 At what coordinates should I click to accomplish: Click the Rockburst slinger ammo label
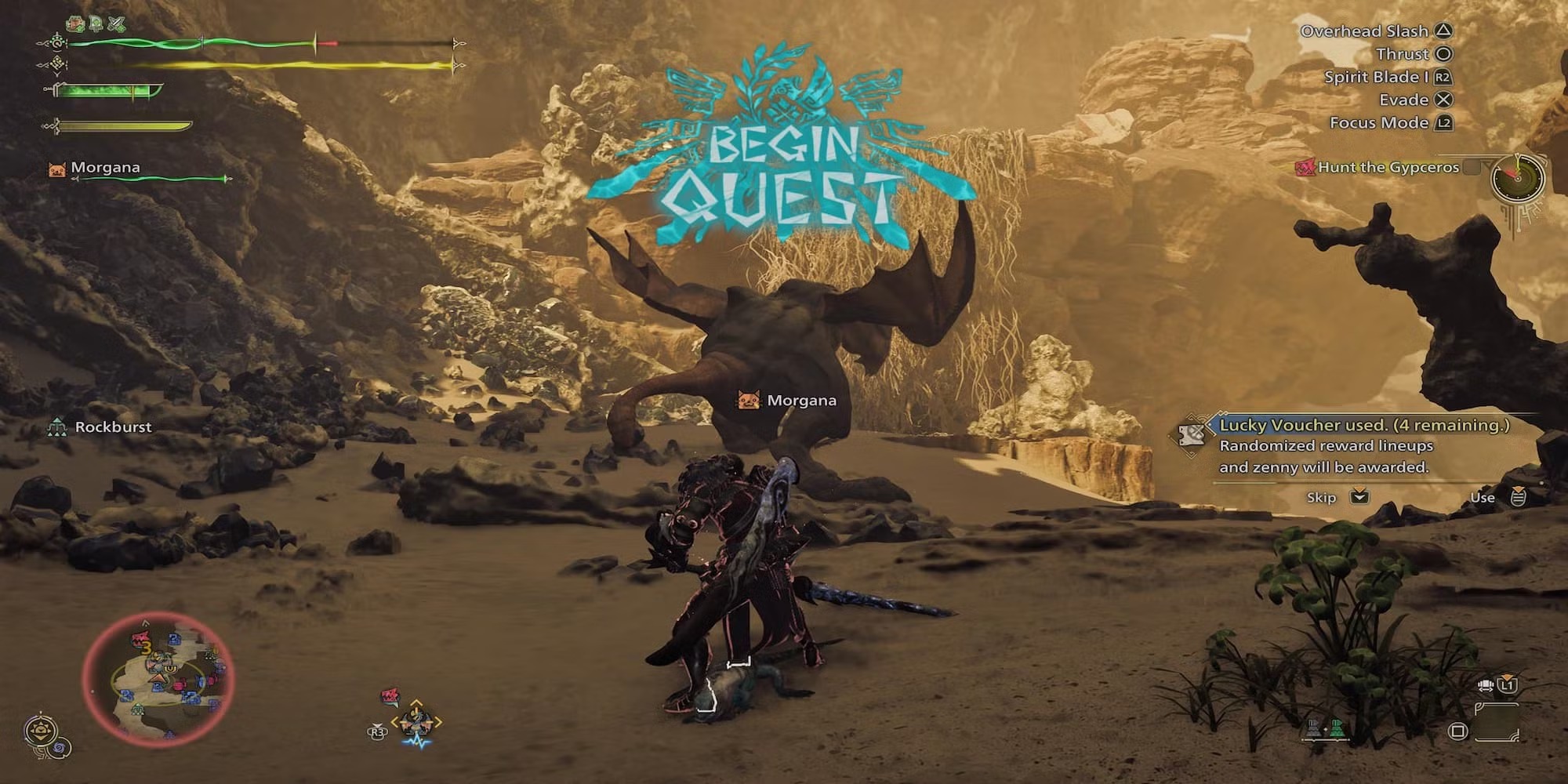point(113,427)
